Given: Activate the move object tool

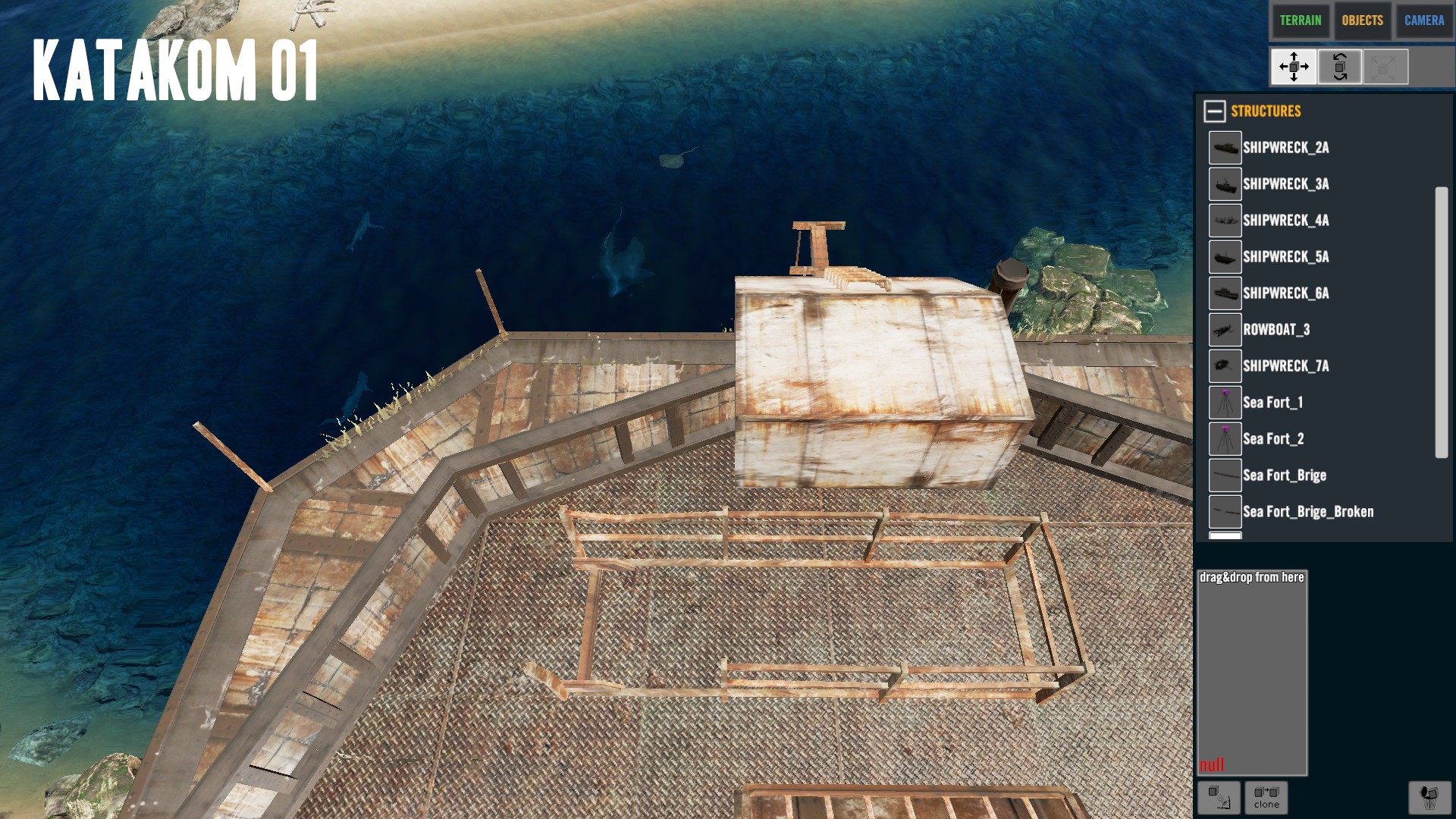Looking at the screenshot, I should point(1294,67).
